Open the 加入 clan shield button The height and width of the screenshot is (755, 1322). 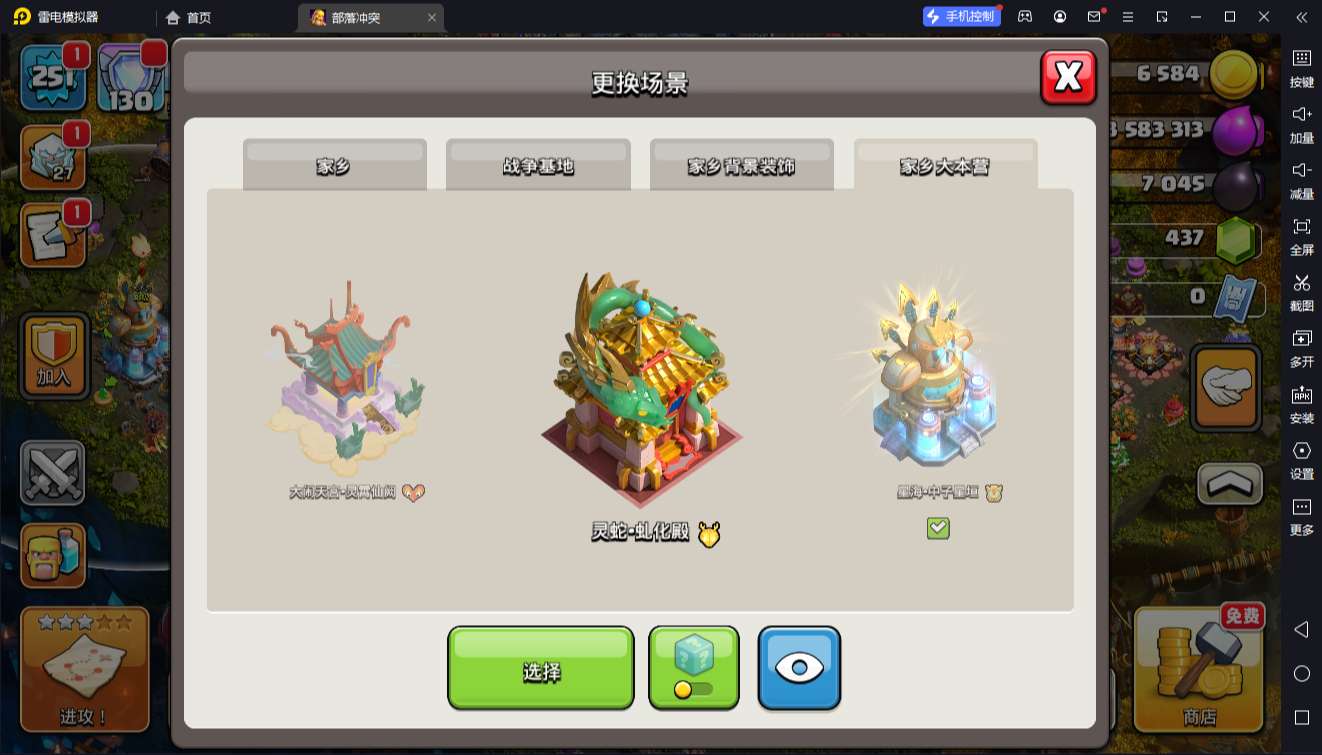[54, 356]
